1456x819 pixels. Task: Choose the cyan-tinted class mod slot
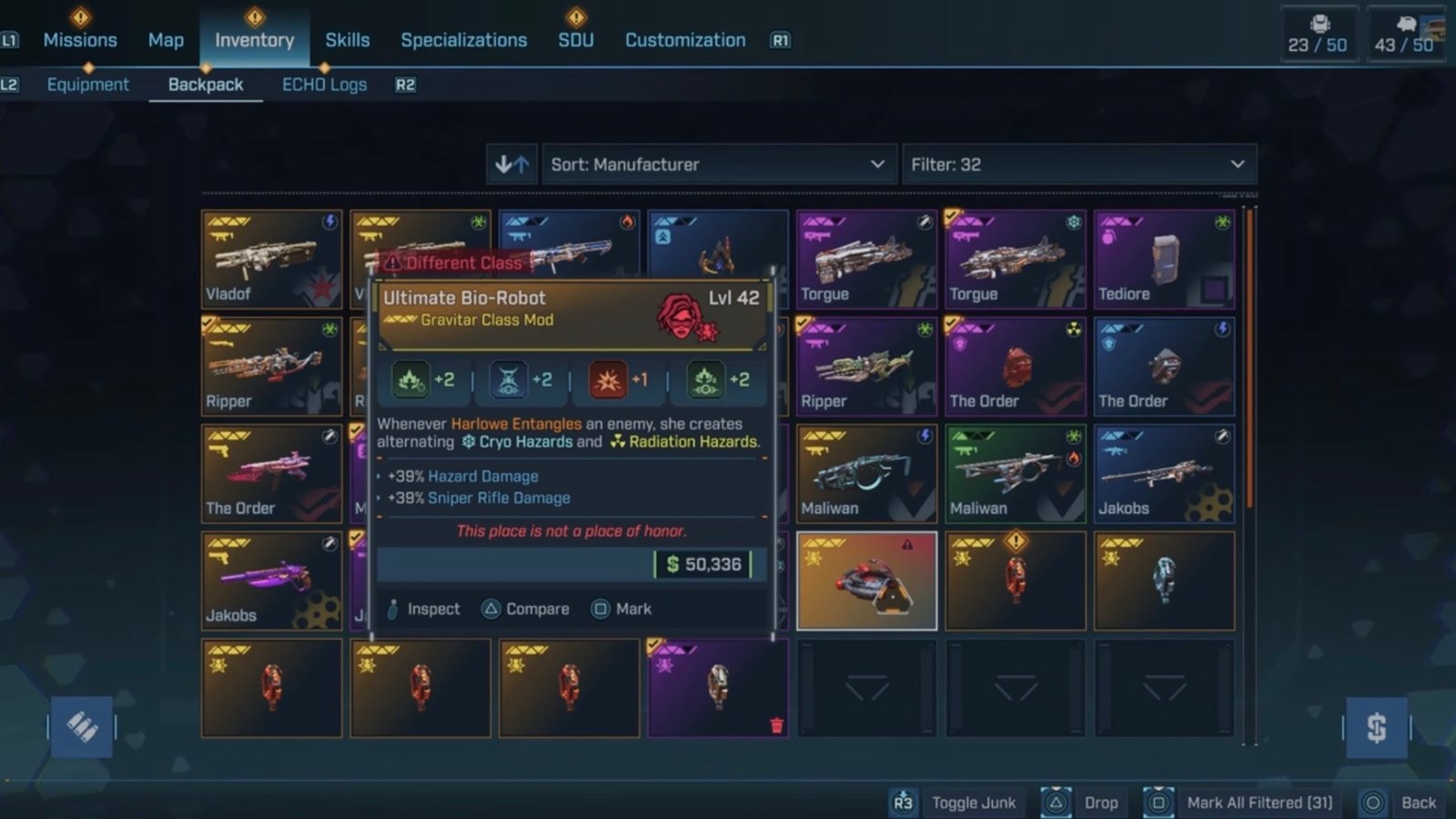[1164, 581]
